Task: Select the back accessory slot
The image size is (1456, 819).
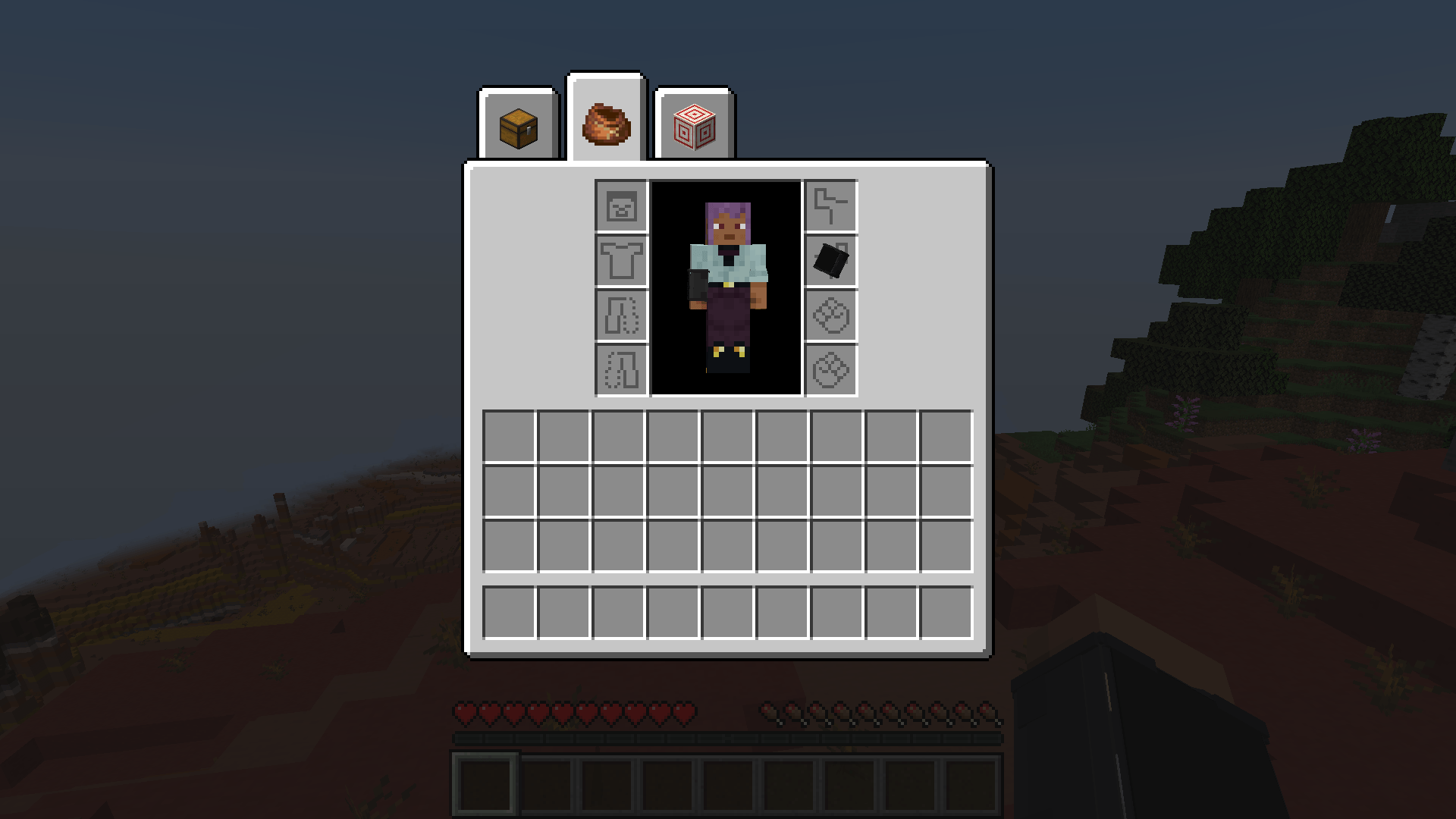Action: 832,205
